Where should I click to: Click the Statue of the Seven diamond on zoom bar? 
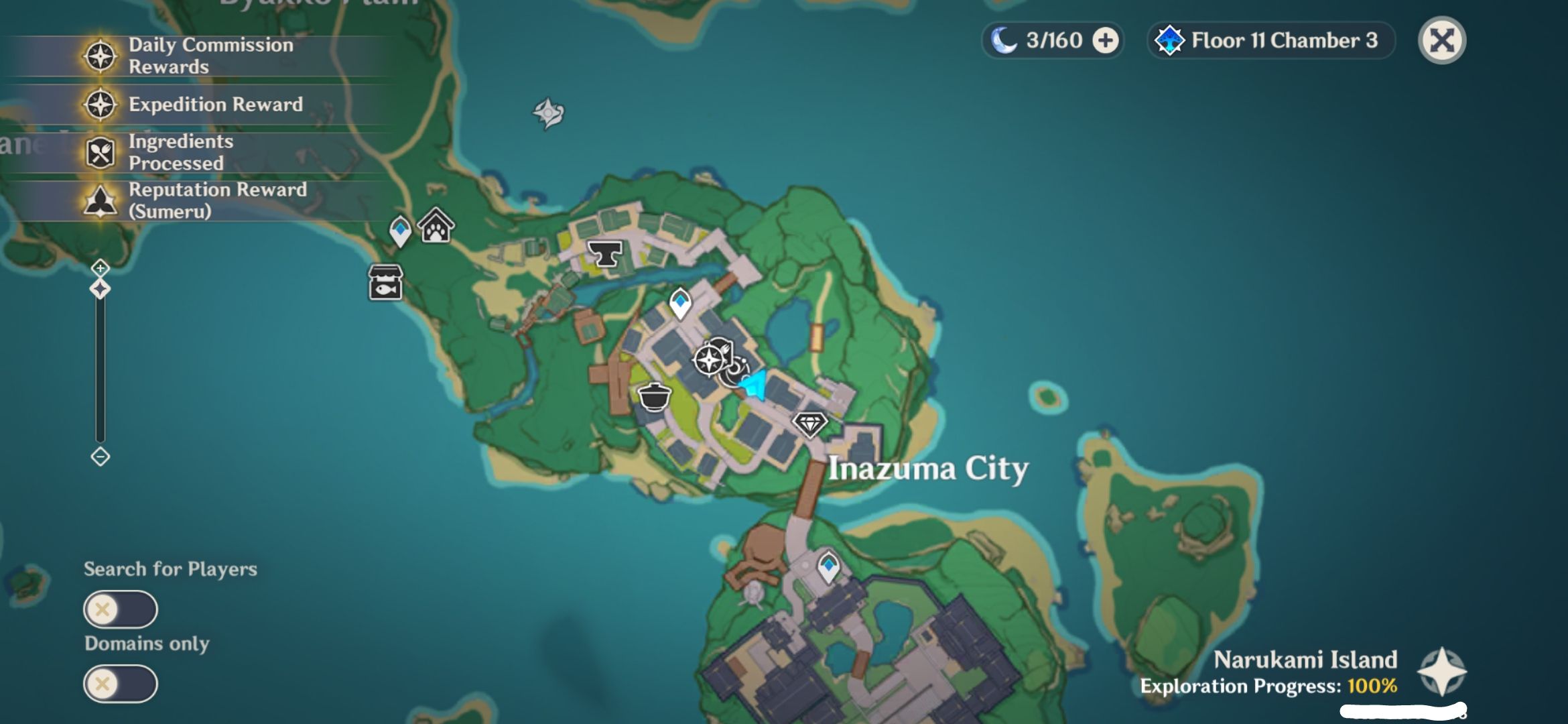coord(99,288)
